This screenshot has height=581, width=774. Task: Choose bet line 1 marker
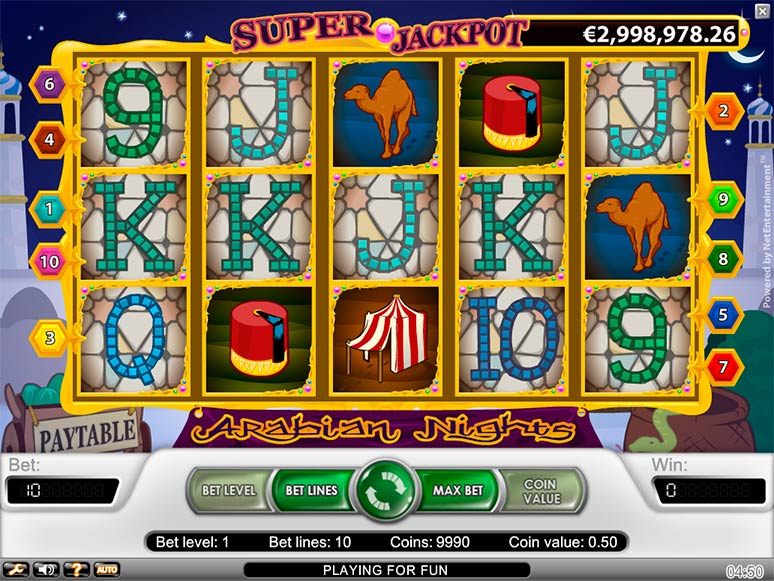[48, 209]
